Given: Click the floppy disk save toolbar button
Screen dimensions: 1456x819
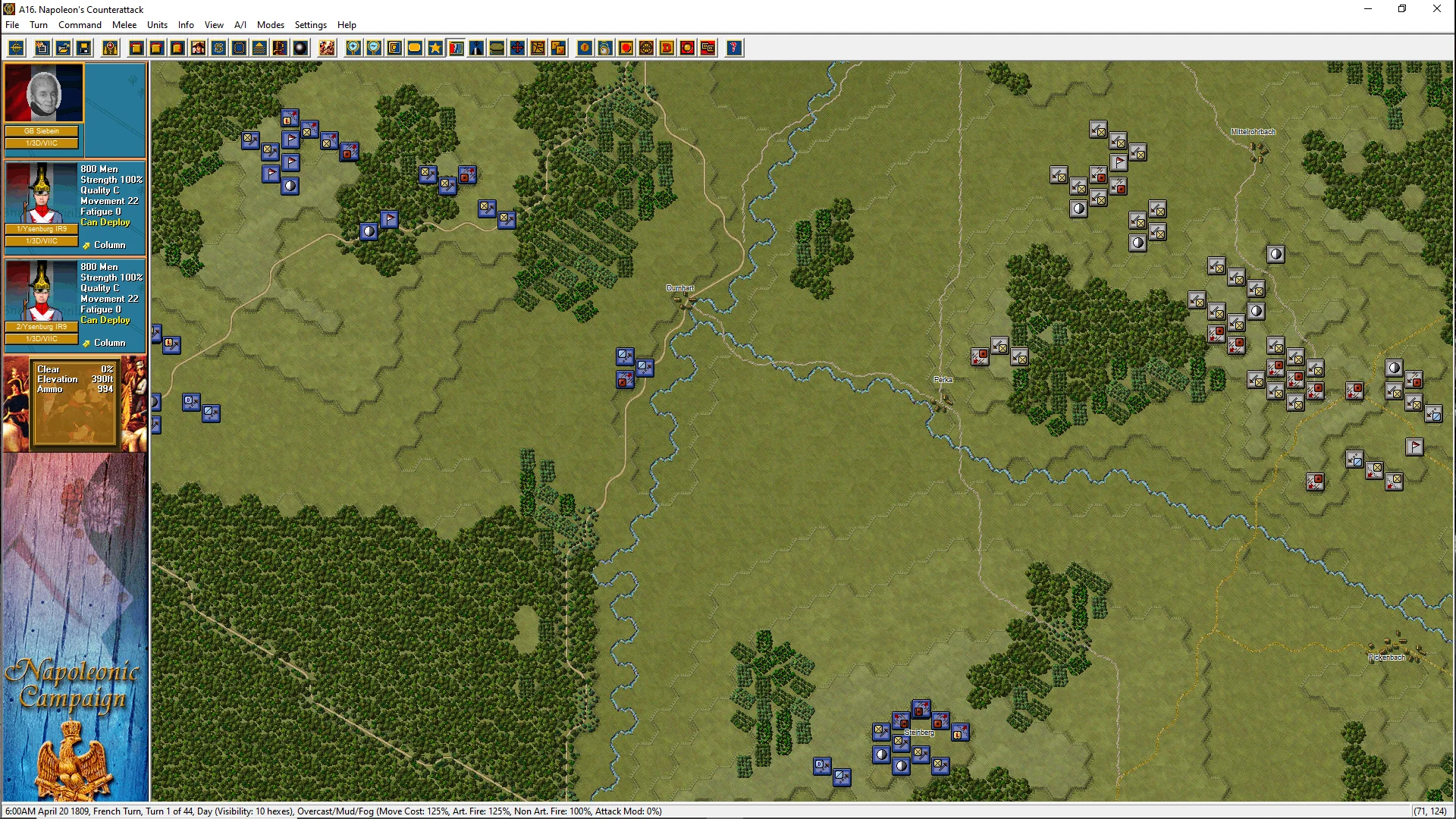Looking at the screenshot, I should click(84, 49).
